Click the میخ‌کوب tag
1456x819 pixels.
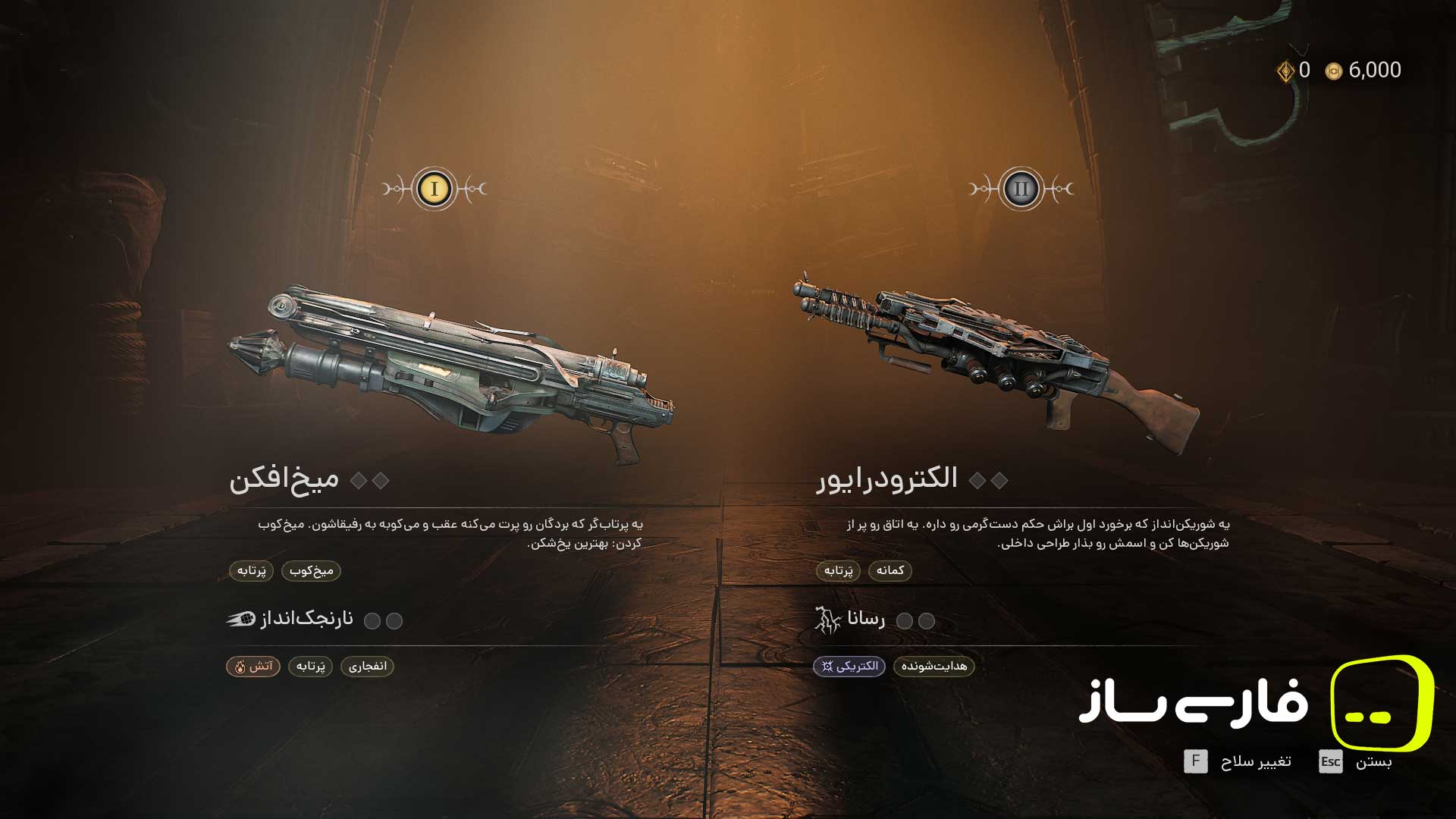click(311, 571)
